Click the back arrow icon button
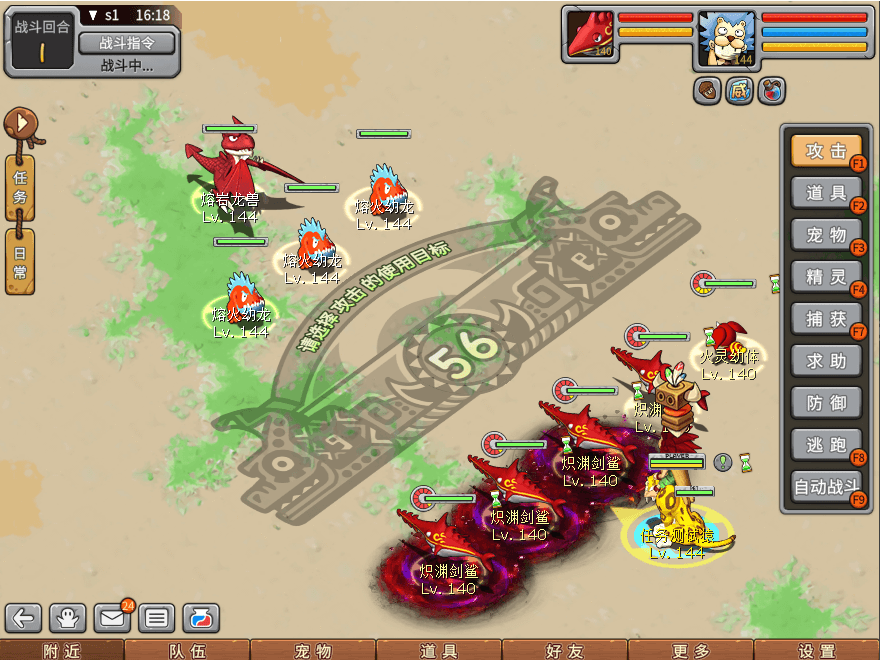Screen dimensions: 880x660 coord(24,618)
